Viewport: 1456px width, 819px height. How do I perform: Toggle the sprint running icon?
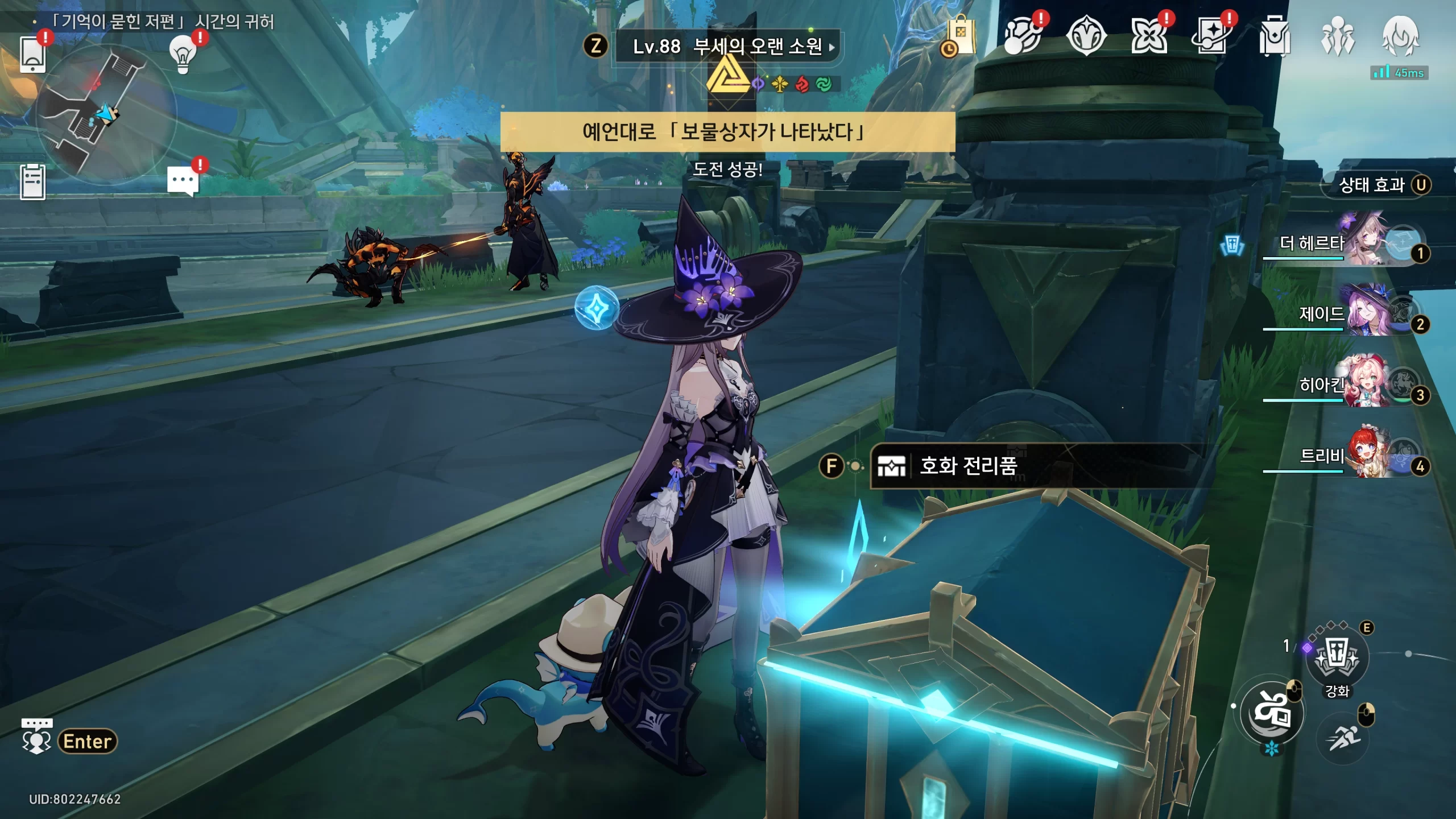[1343, 738]
